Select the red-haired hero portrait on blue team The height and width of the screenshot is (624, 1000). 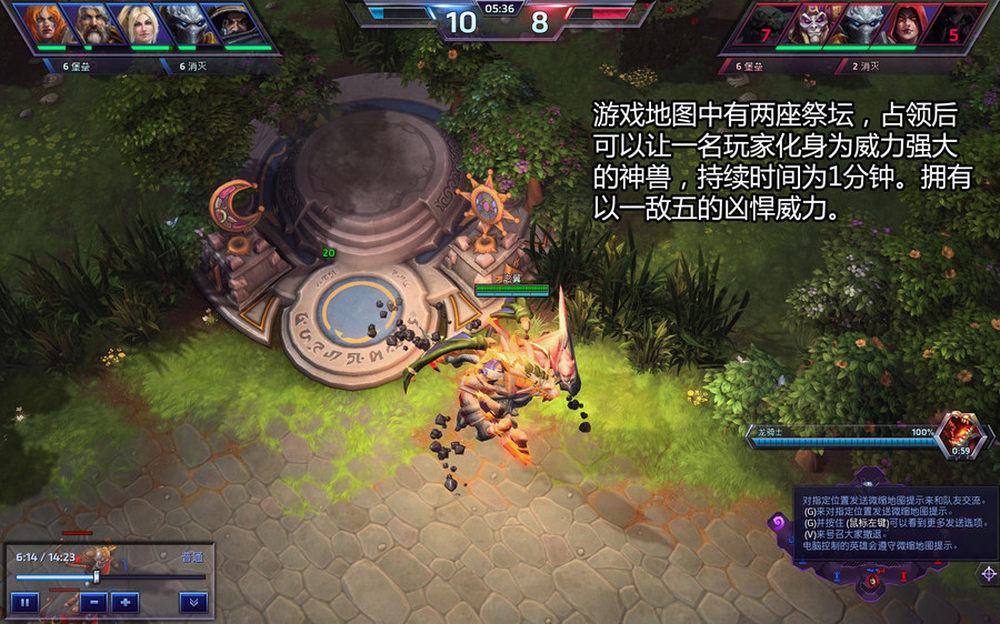point(42,24)
